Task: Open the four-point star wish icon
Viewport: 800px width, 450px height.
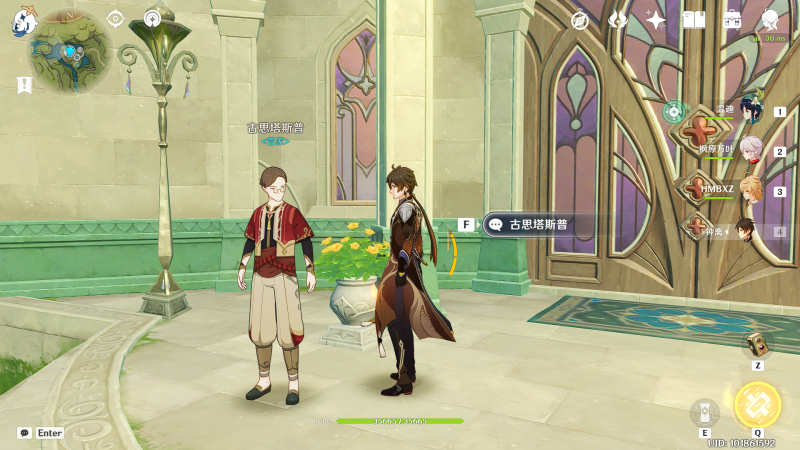Action: click(656, 20)
